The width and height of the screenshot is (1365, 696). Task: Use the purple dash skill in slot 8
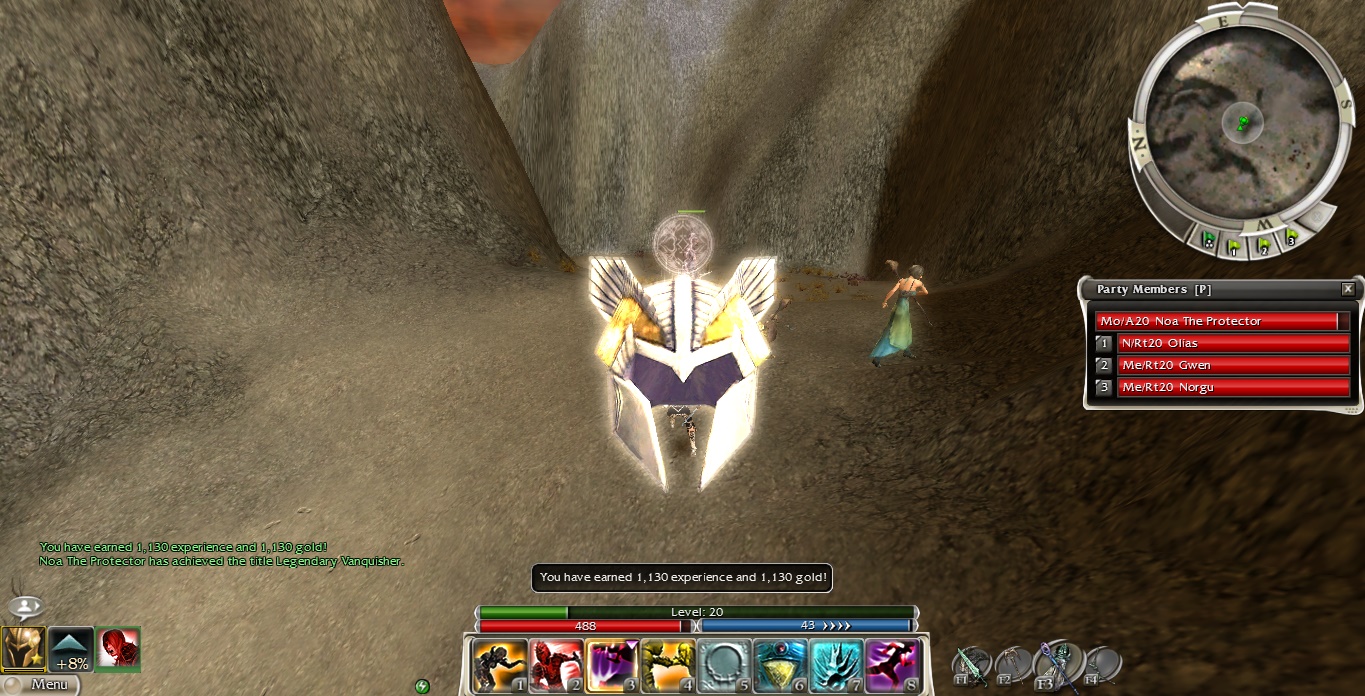(x=892, y=665)
